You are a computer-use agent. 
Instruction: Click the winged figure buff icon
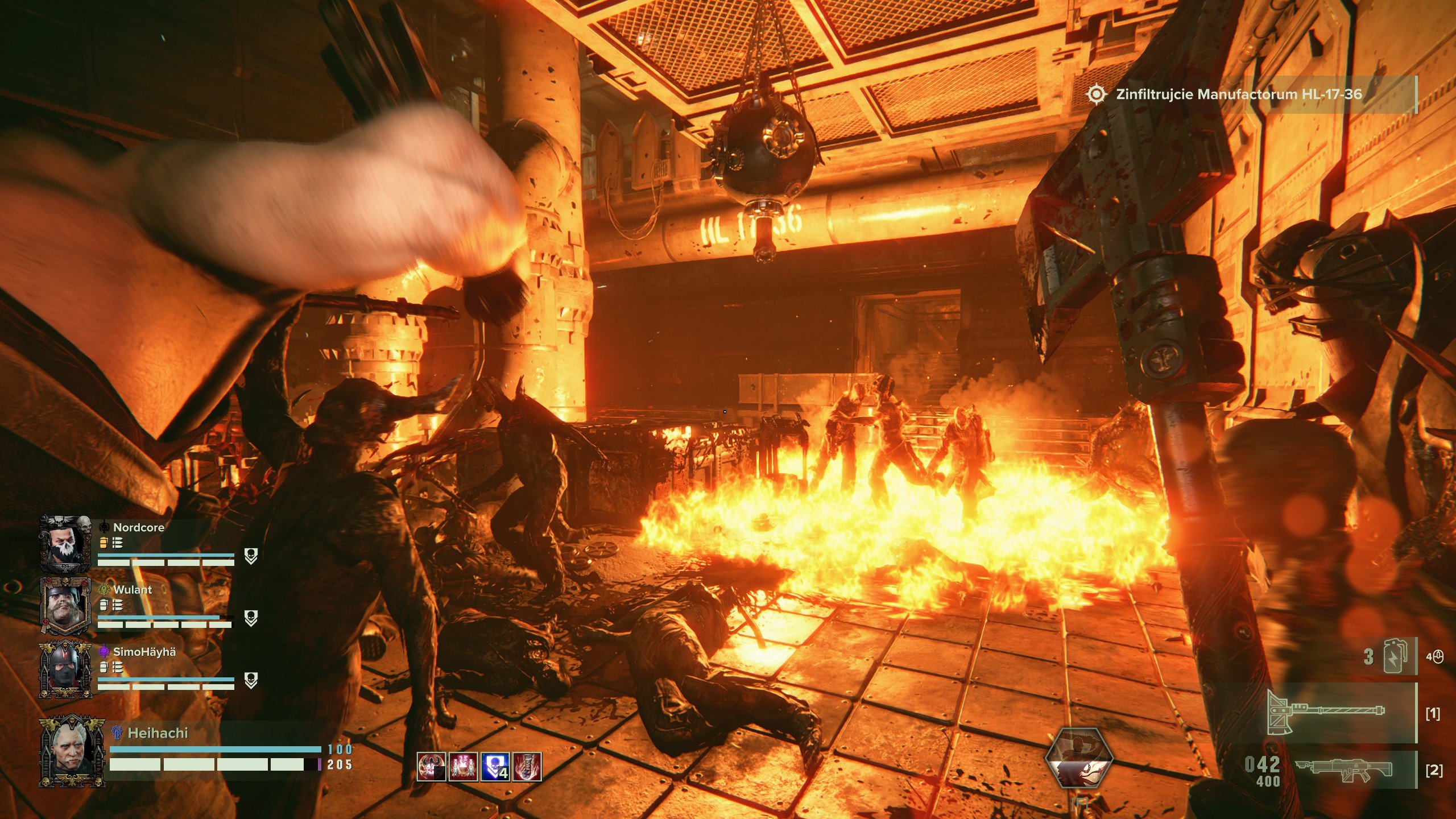pyautogui.click(x=431, y=767)
